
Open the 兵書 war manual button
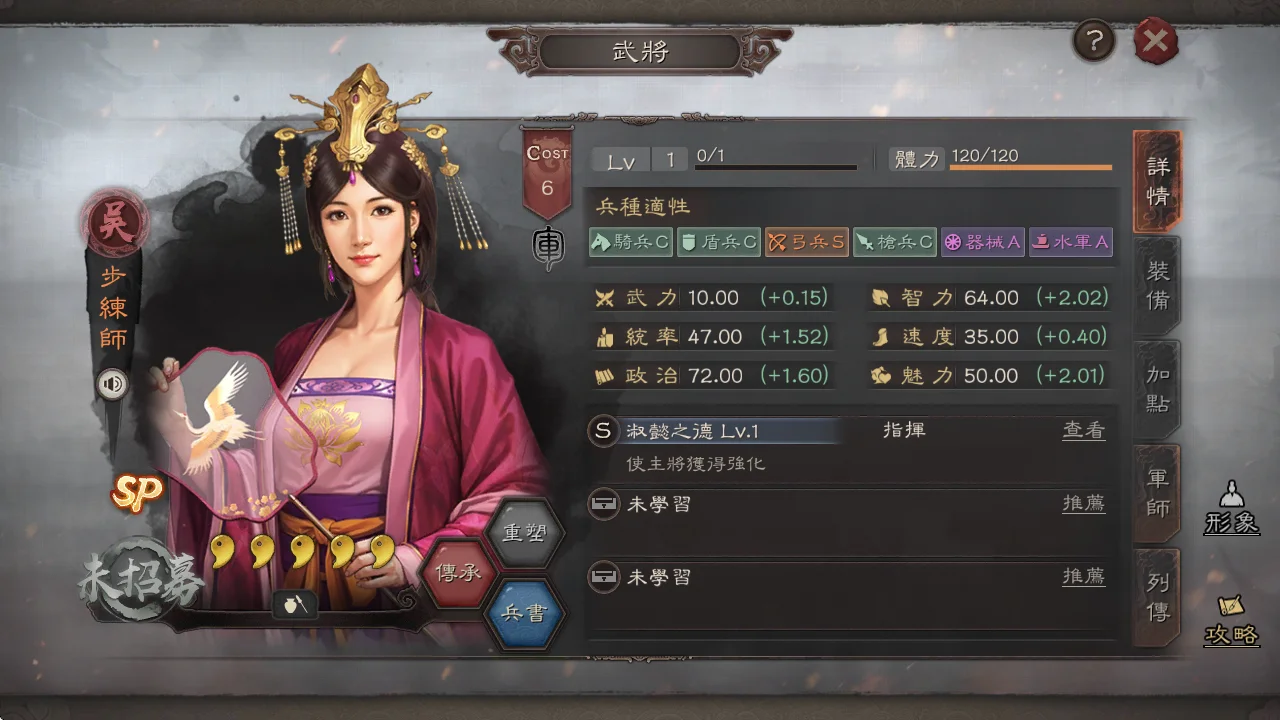point(528,614)
